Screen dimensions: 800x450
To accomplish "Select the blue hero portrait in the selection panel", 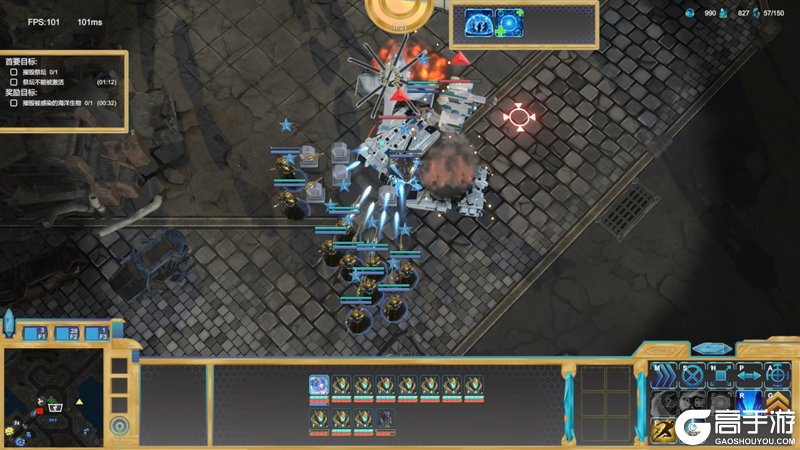I will pyautogui.click(x=319, y=386).
